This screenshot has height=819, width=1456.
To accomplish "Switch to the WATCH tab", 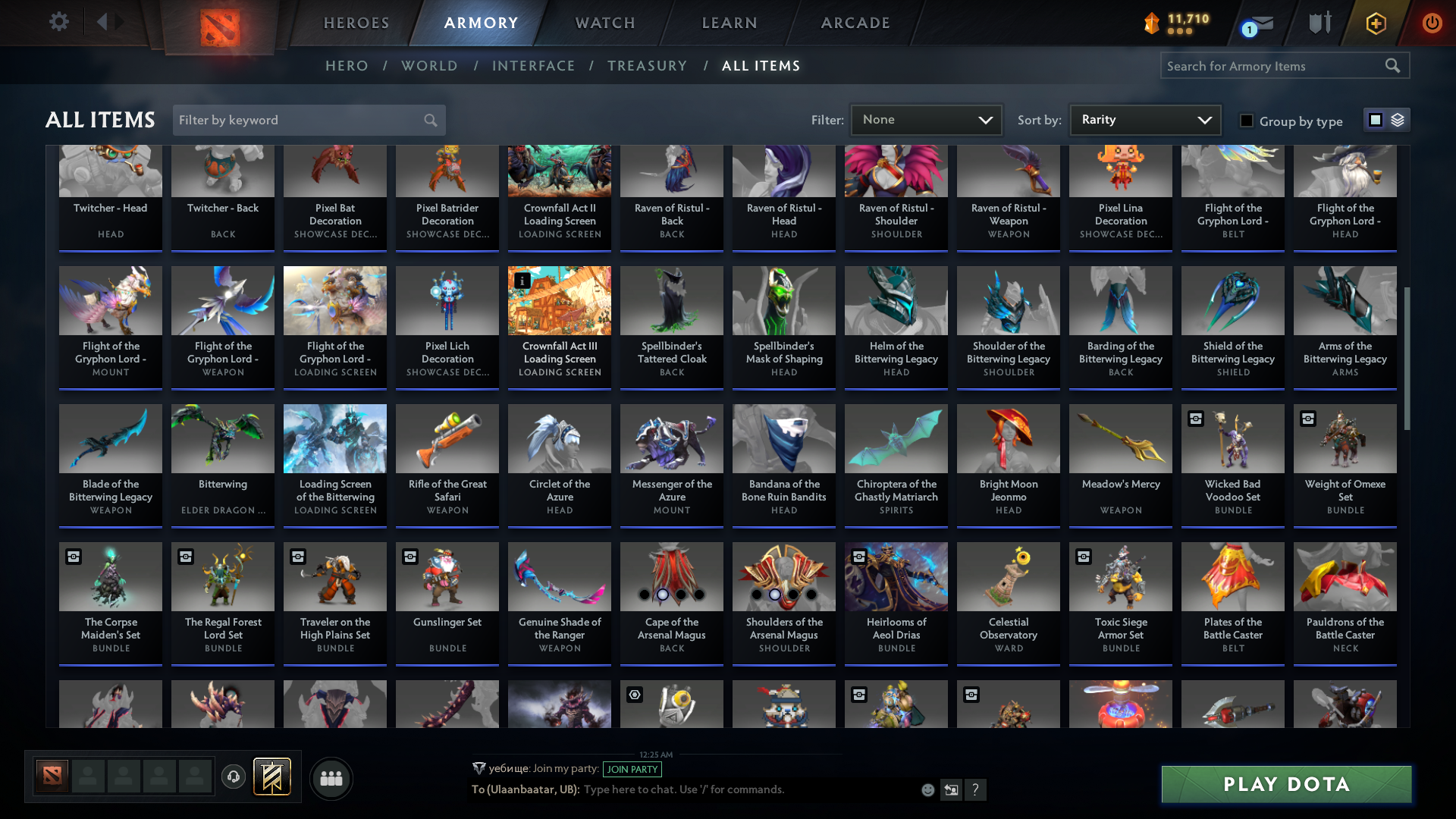I will click(604, 23).
